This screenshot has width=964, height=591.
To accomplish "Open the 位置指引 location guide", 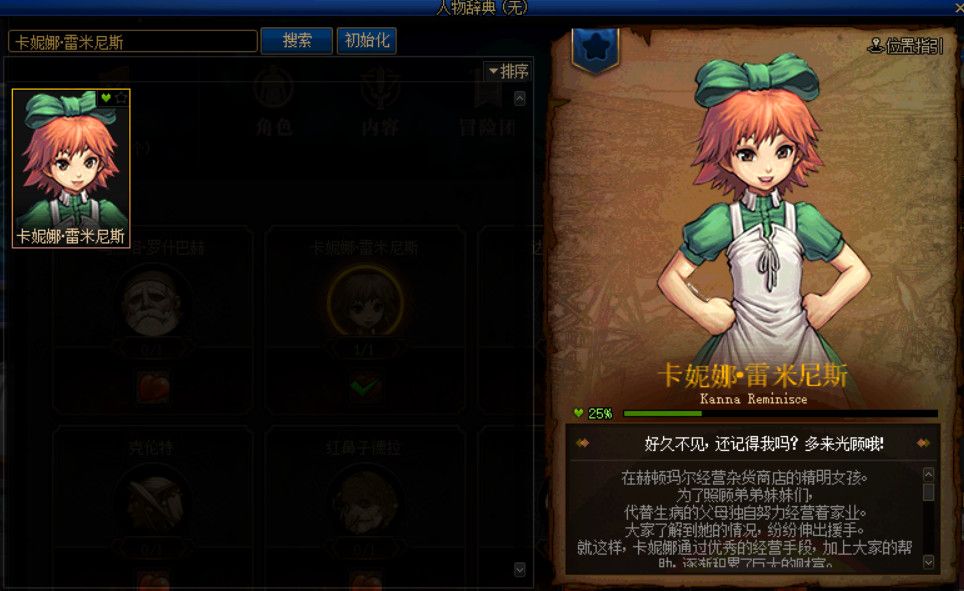I will coord(905,47).
